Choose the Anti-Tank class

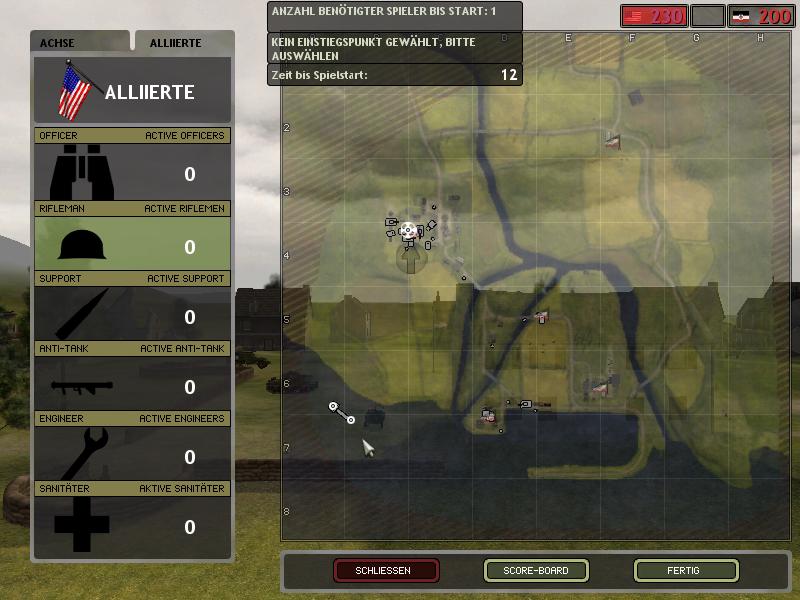(133, 385)
